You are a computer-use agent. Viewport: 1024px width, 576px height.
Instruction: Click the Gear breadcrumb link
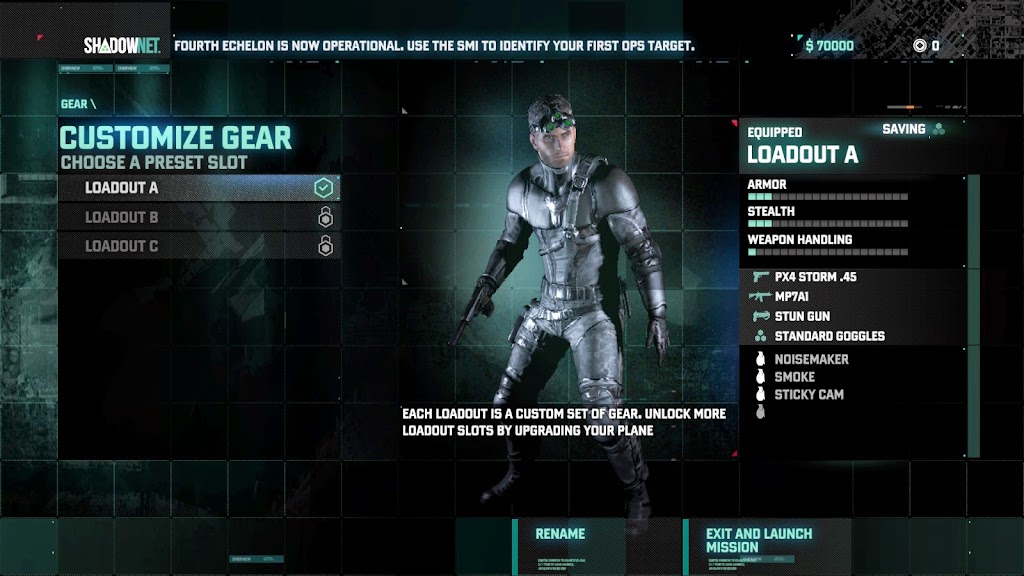pyautogui.click(x=75, y=104)
